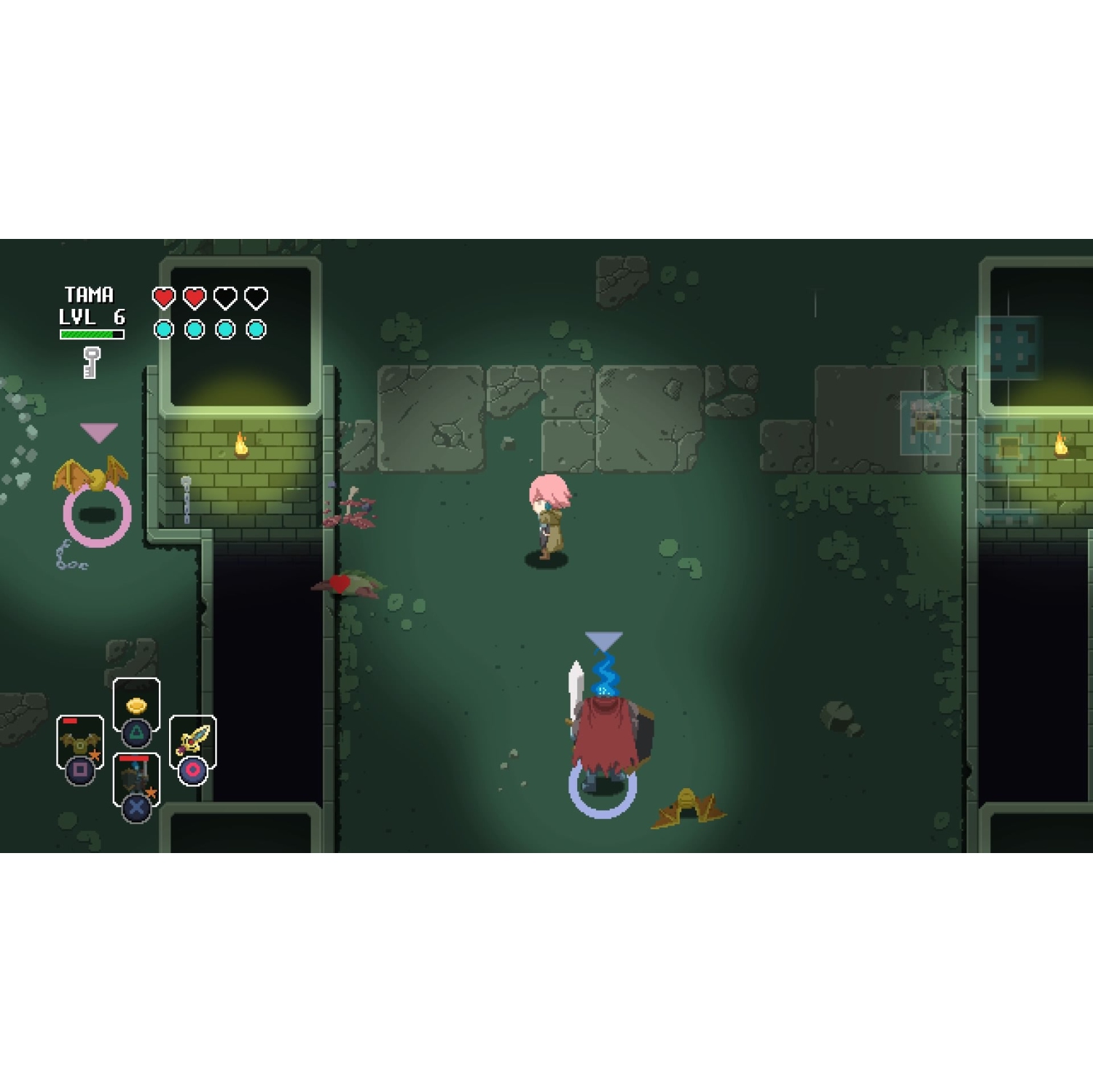Click the red Circle button indicator
This screenshot has width=1093, height=1092.
tap(192, 771)
